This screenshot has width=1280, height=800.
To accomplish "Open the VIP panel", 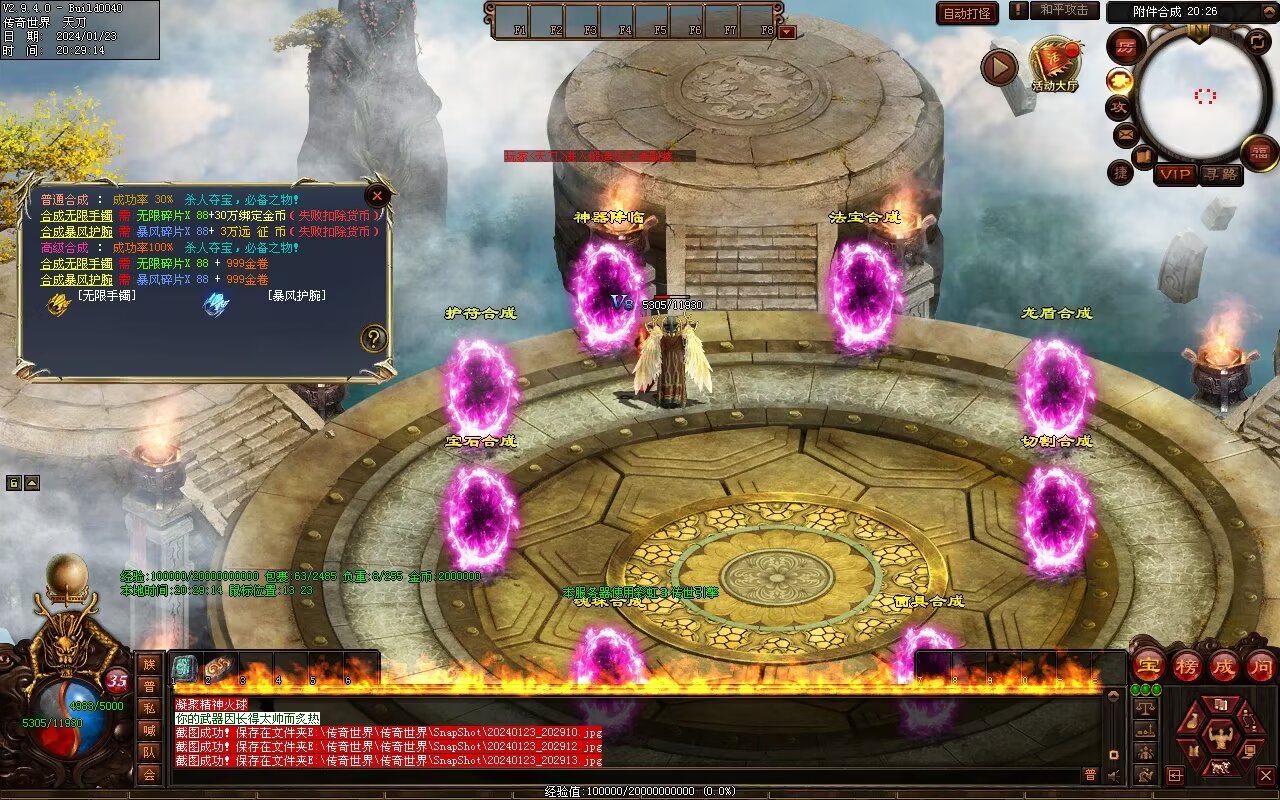I will click(x=1176, y=174).
